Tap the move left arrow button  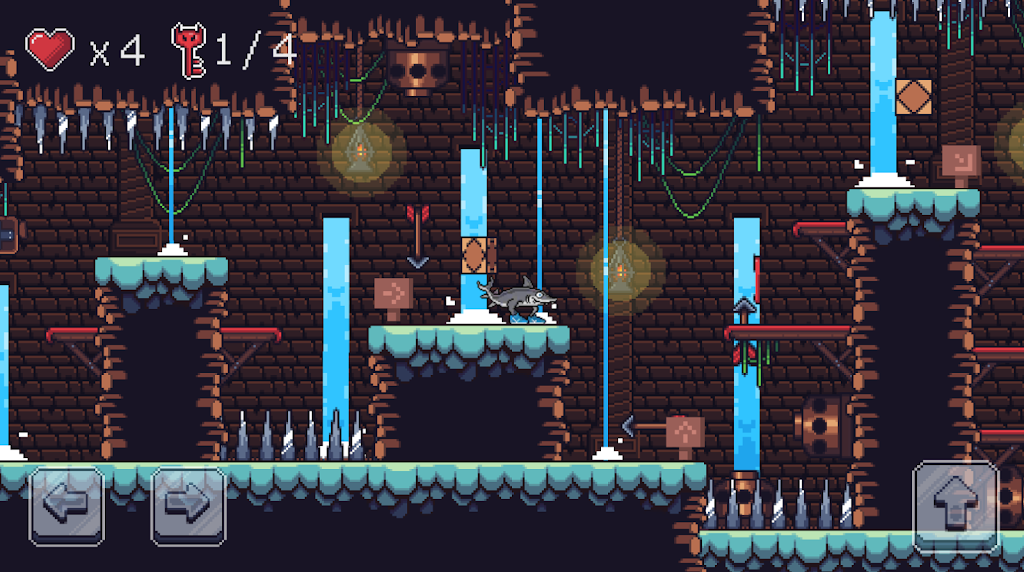pyautogui.click(x=67, y=506)
